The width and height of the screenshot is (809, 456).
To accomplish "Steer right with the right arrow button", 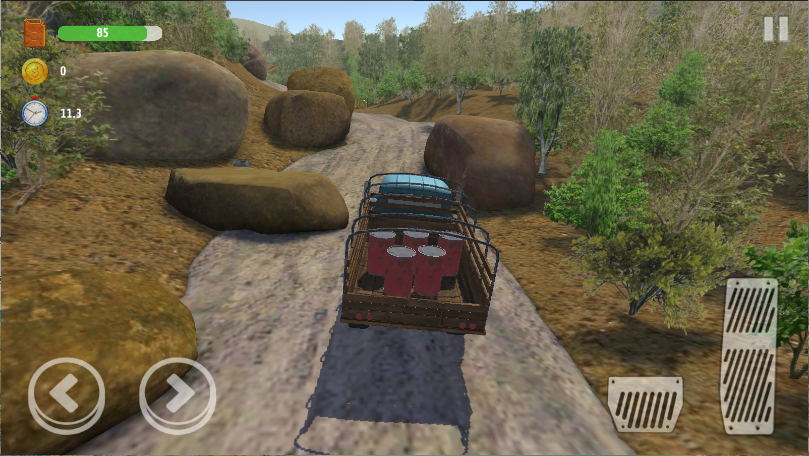I will (x=177, y=395).
